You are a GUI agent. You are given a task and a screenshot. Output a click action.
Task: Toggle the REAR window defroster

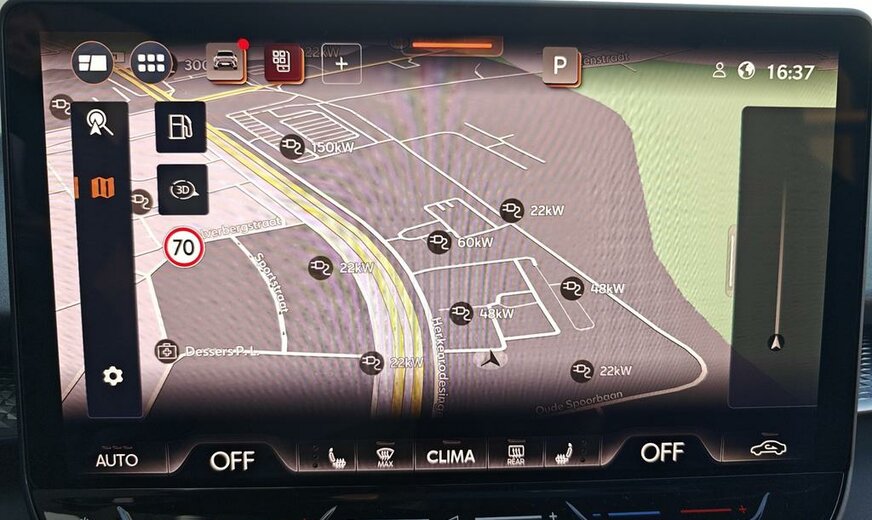click(516, 457)
